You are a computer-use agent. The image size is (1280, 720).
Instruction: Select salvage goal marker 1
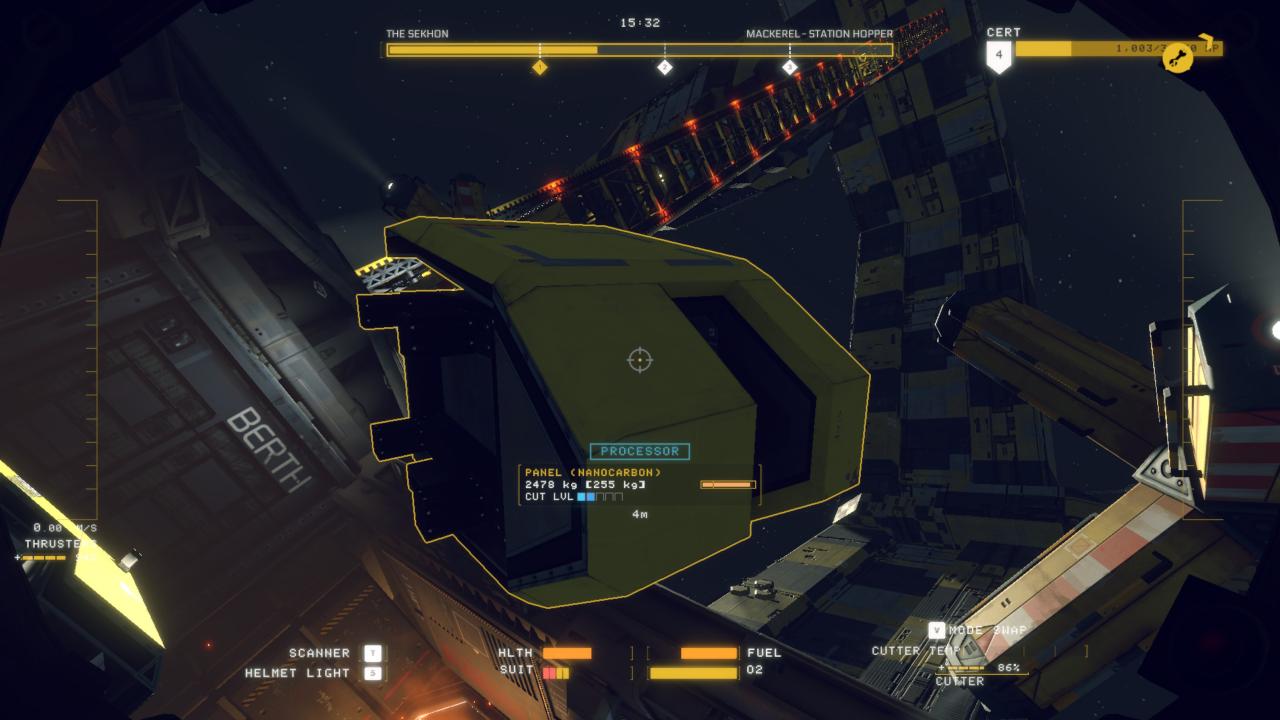539,67
